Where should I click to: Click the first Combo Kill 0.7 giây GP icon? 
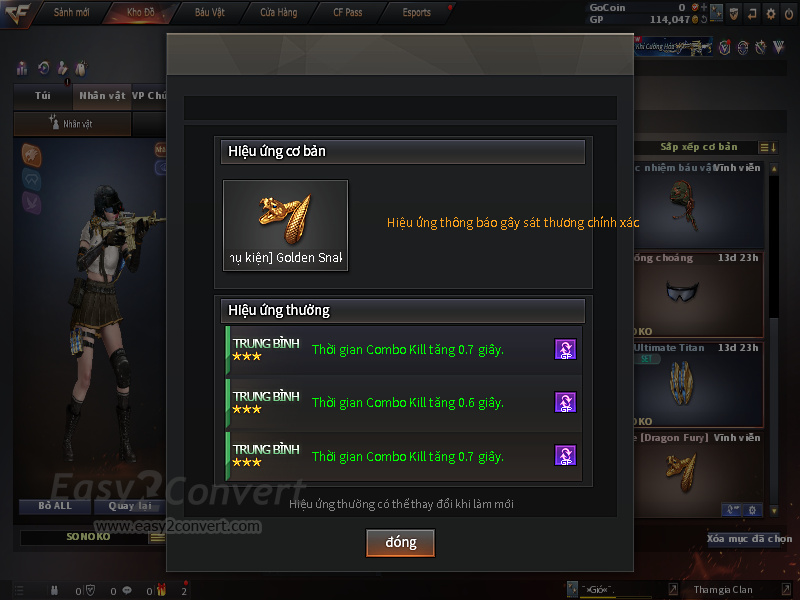(565, 349)
